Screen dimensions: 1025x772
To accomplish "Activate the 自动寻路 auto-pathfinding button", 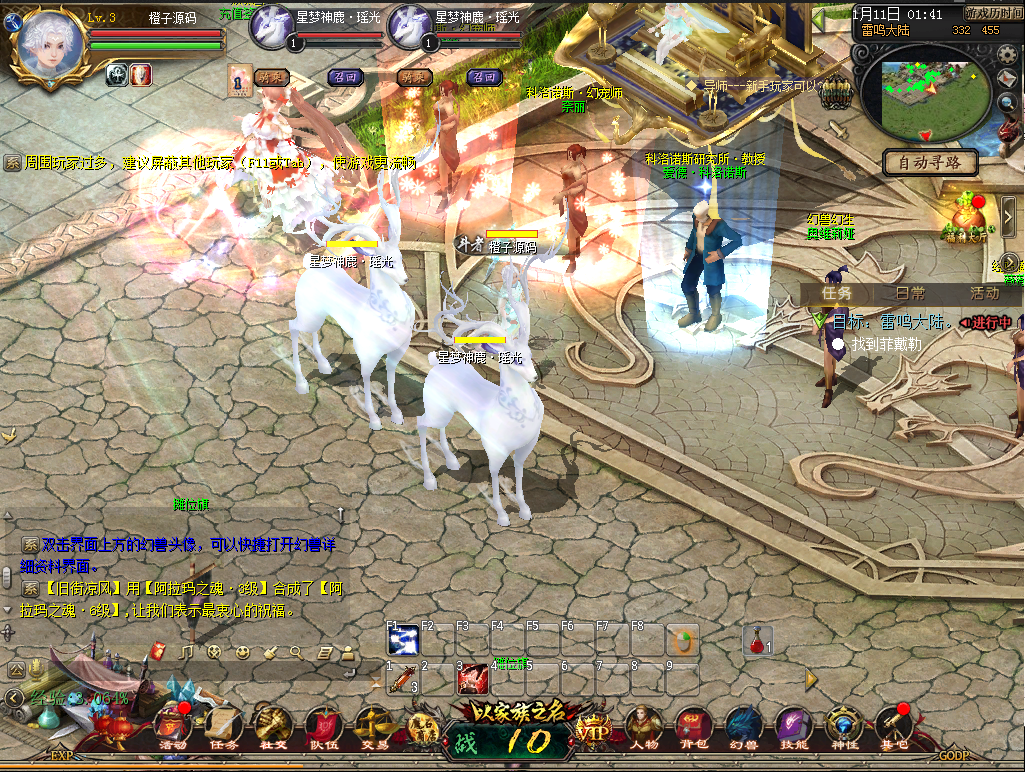I will (930, 162).
